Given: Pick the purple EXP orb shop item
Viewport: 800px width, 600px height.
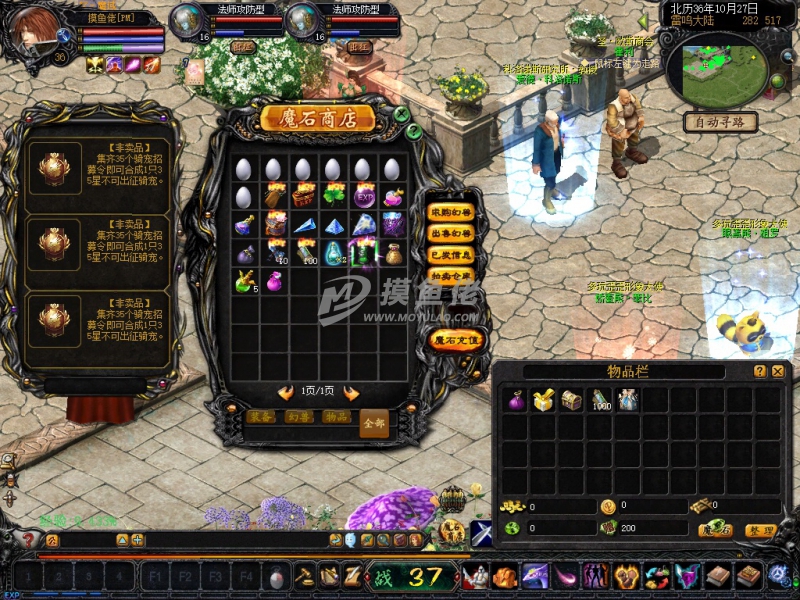Looking at the screenshot, I should 363,196.
